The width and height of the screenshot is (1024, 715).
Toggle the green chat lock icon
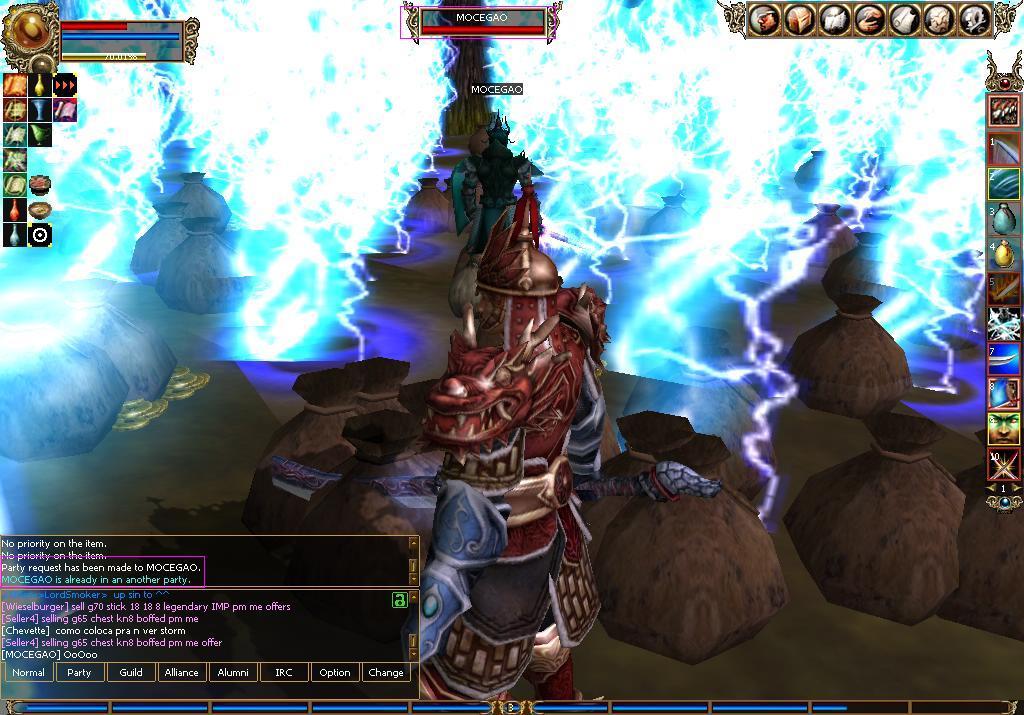click(399, 600)
